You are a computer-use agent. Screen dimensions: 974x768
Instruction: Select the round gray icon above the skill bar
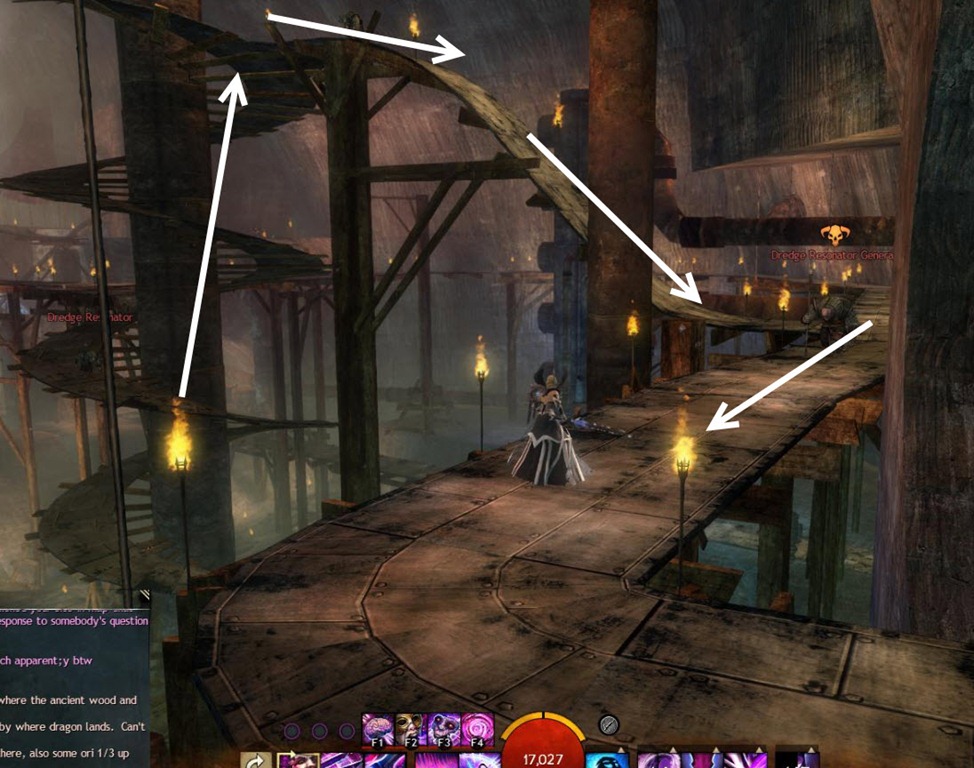[608, 725]
